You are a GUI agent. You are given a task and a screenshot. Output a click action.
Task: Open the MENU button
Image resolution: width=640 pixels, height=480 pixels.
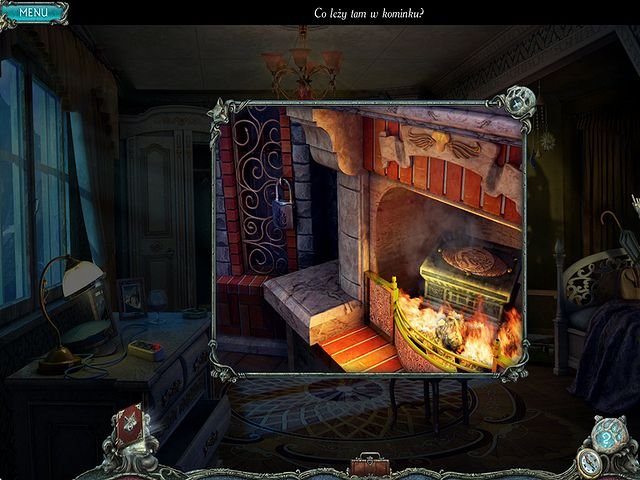pos(33,13)
